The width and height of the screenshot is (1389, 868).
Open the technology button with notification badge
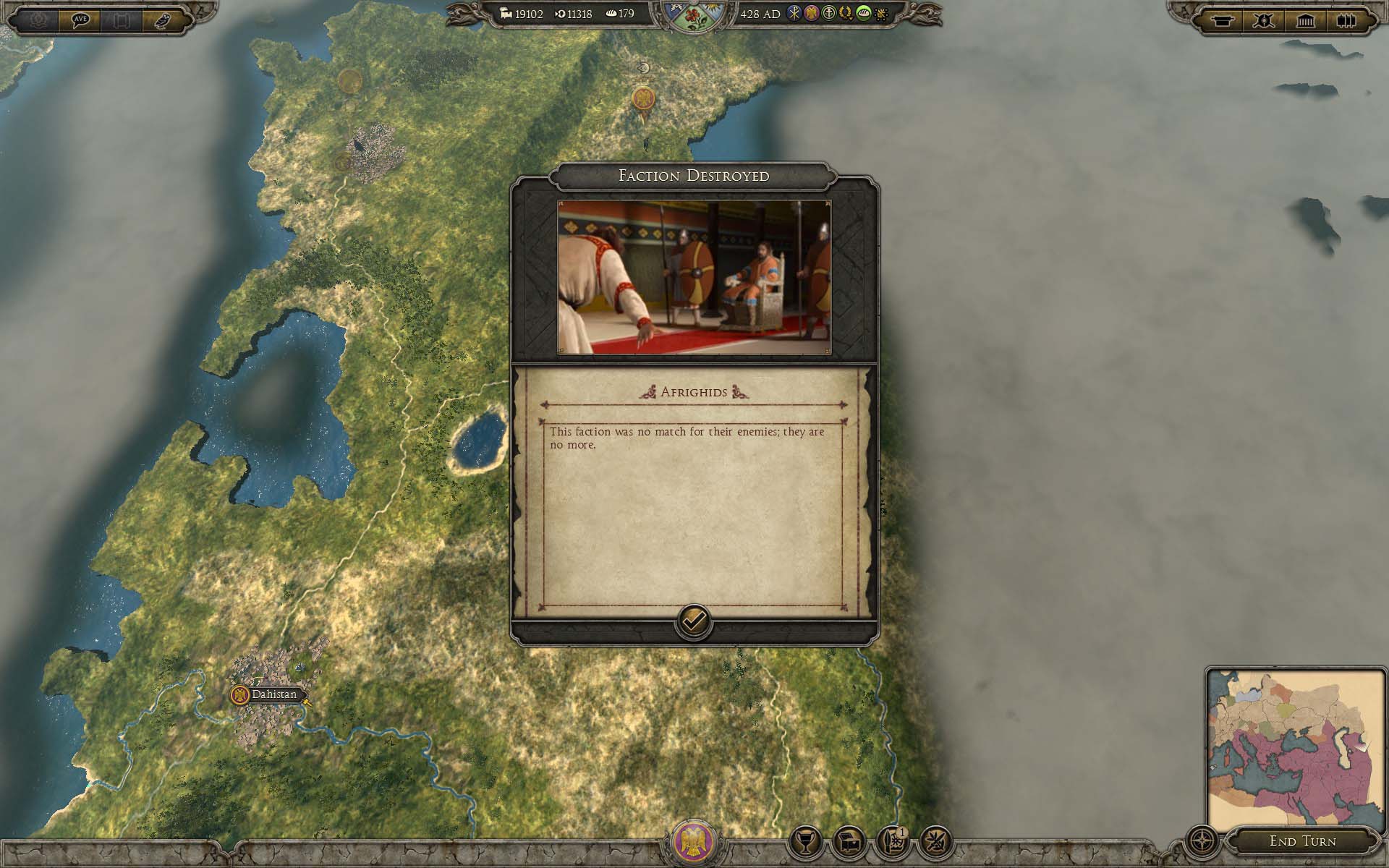coord(891,842)
